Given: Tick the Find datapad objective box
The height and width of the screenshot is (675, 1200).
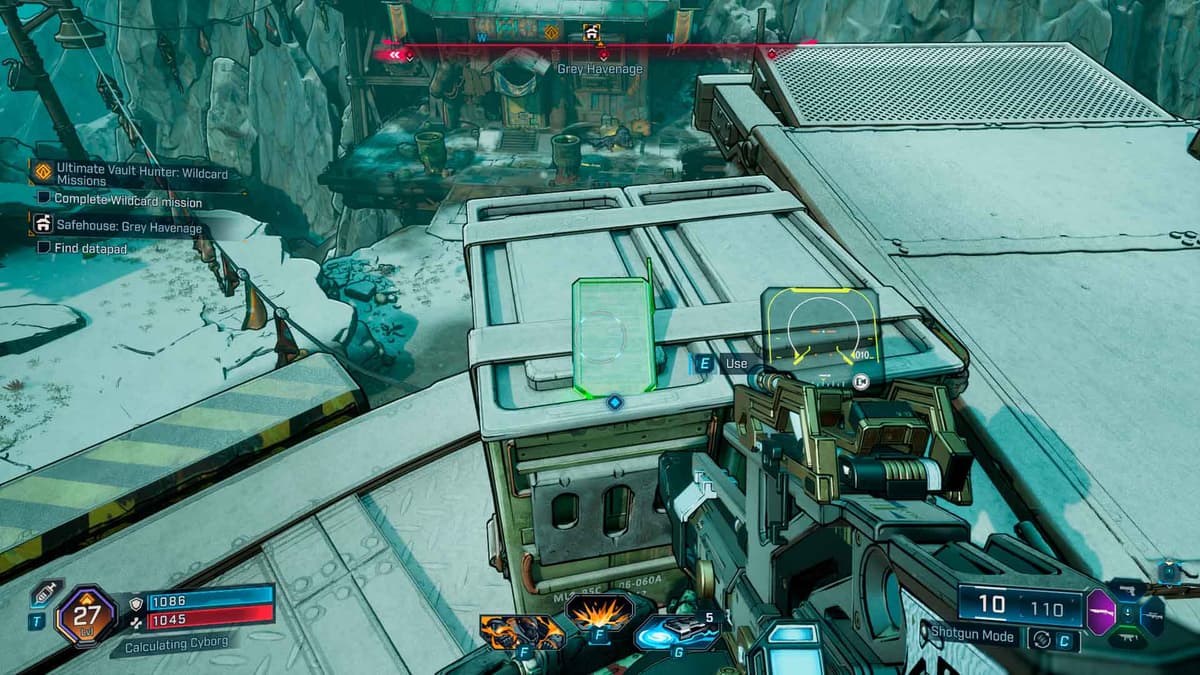Looking at the screenshot, I should click(44, 247).
